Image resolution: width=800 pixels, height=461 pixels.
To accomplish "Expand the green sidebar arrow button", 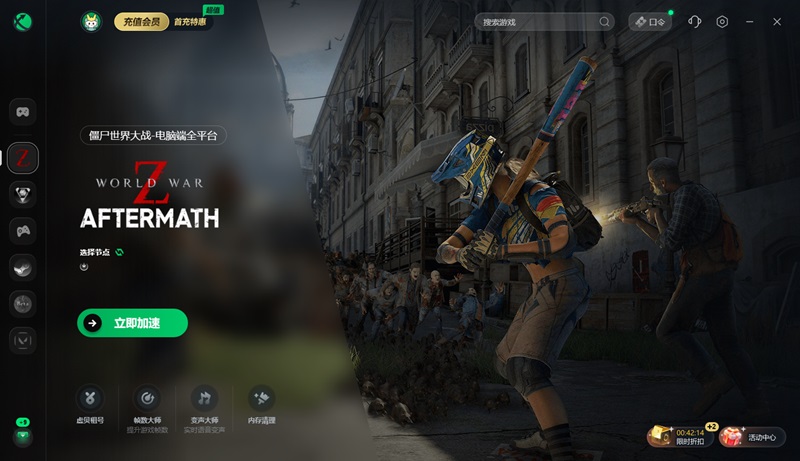I will 23,436.
